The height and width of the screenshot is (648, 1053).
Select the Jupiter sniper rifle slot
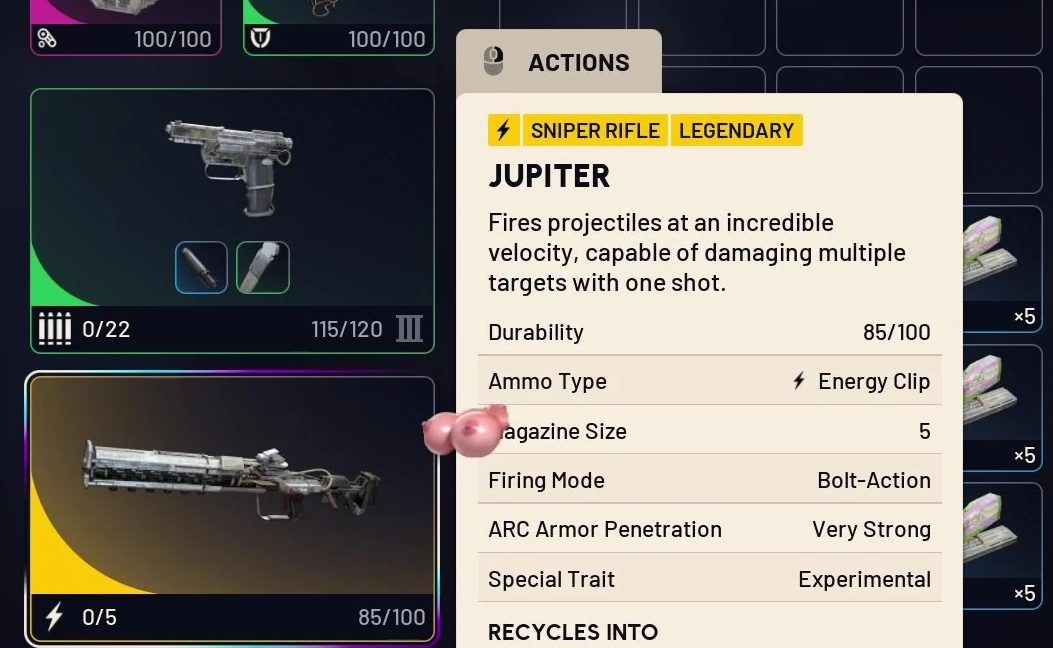[232, 488]
